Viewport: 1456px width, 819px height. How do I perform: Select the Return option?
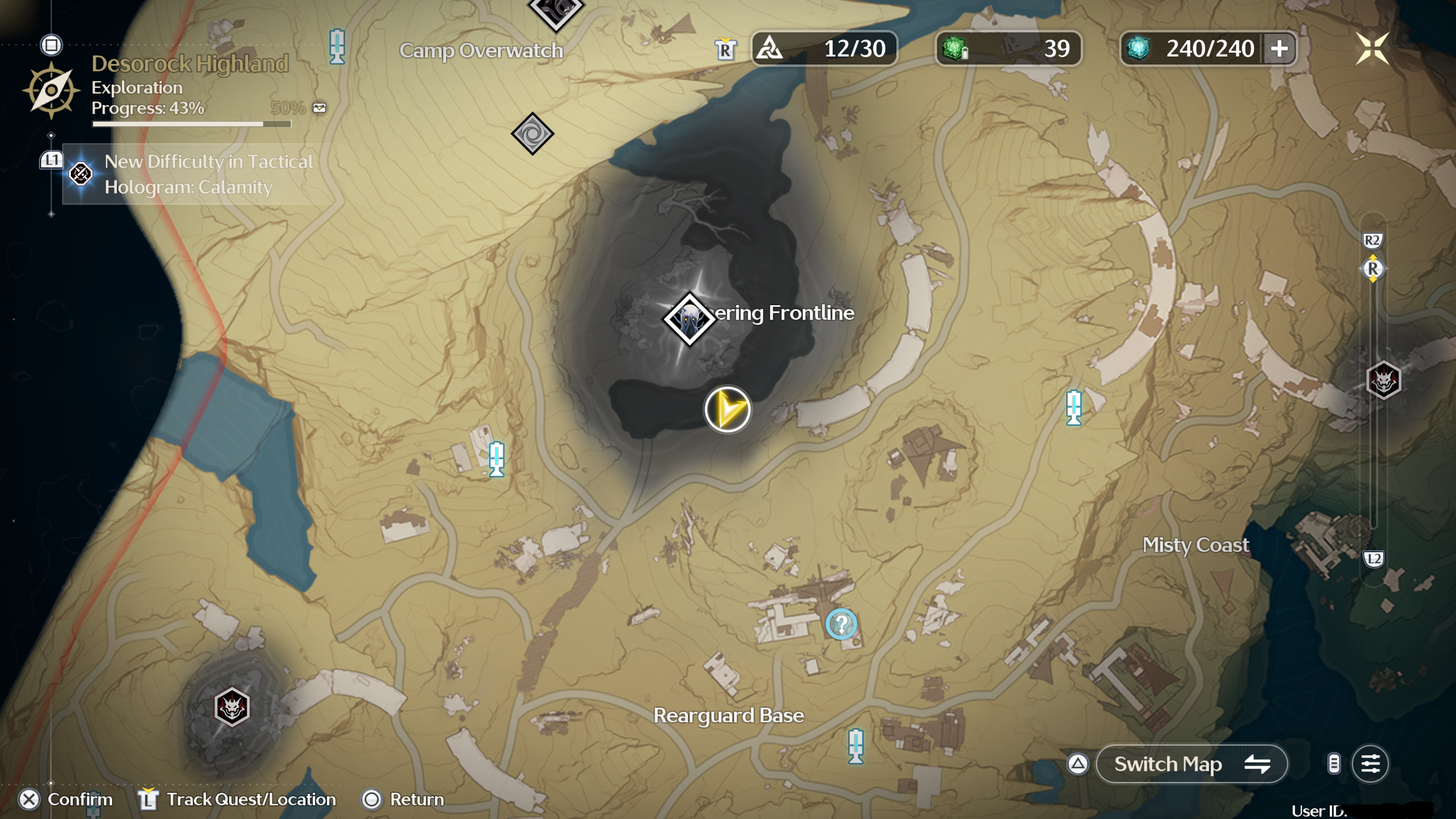coord(403,799)
